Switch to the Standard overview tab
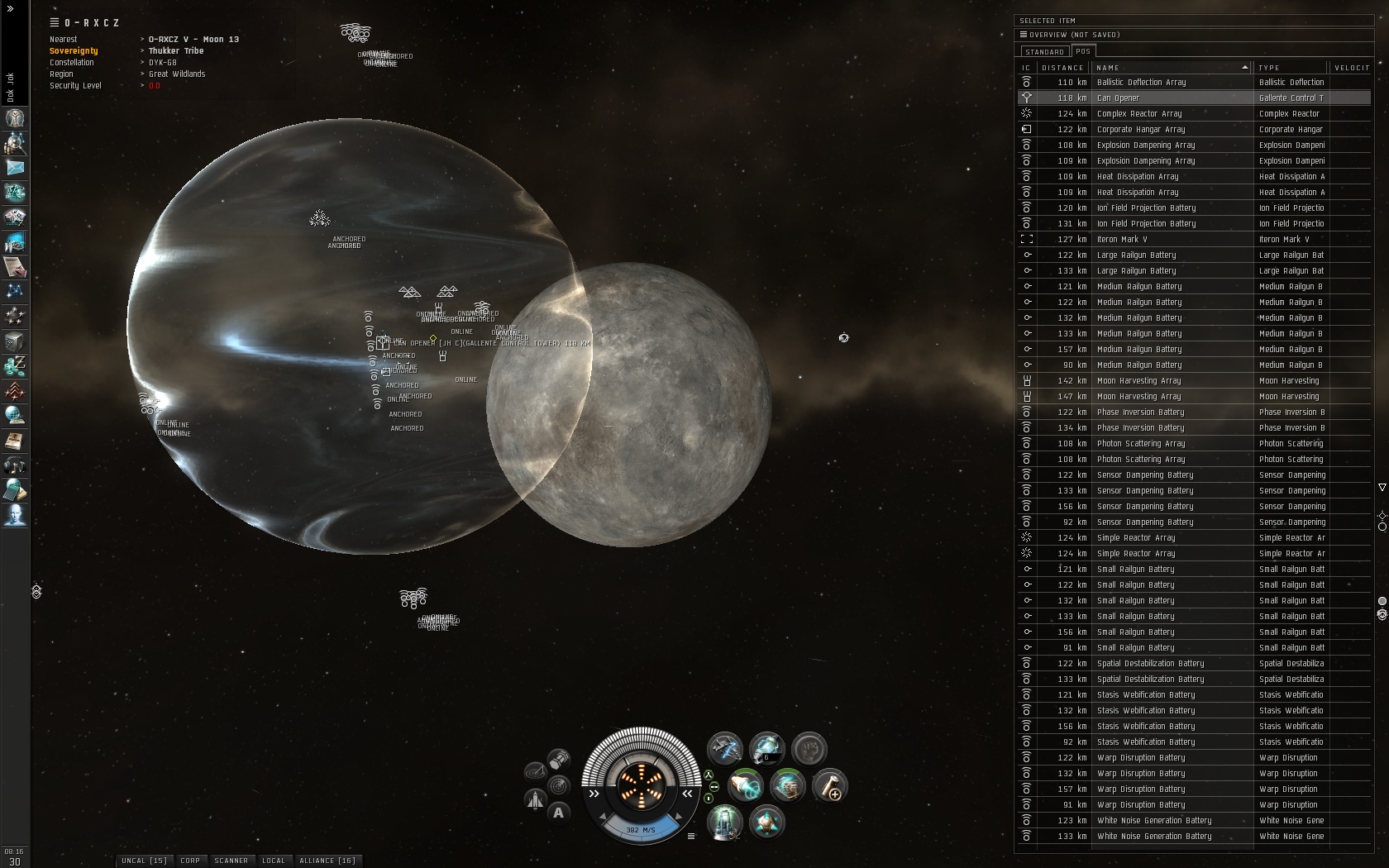 [x=1044, y=51]
